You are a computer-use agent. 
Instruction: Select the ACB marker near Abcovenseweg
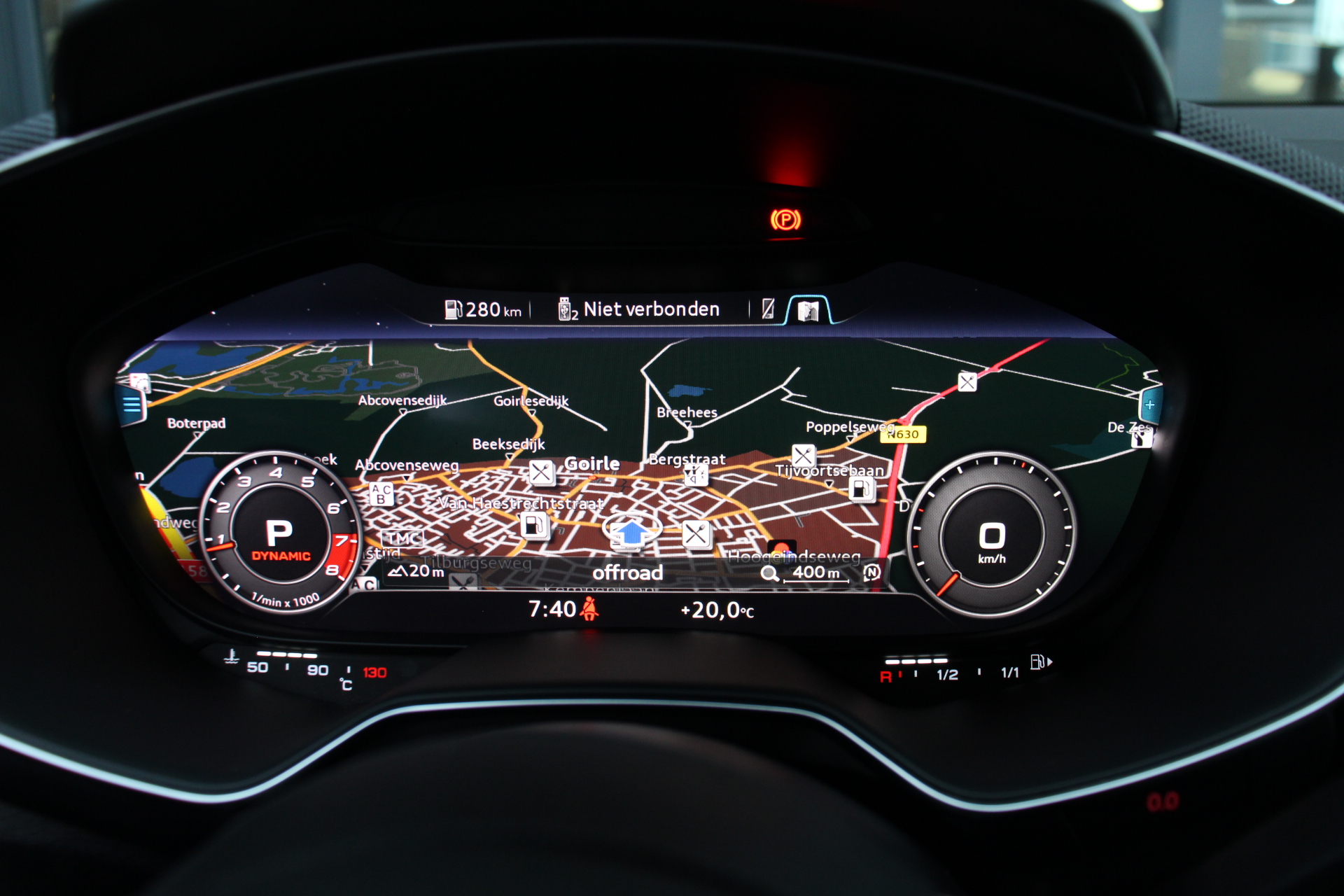pos(381,493)
